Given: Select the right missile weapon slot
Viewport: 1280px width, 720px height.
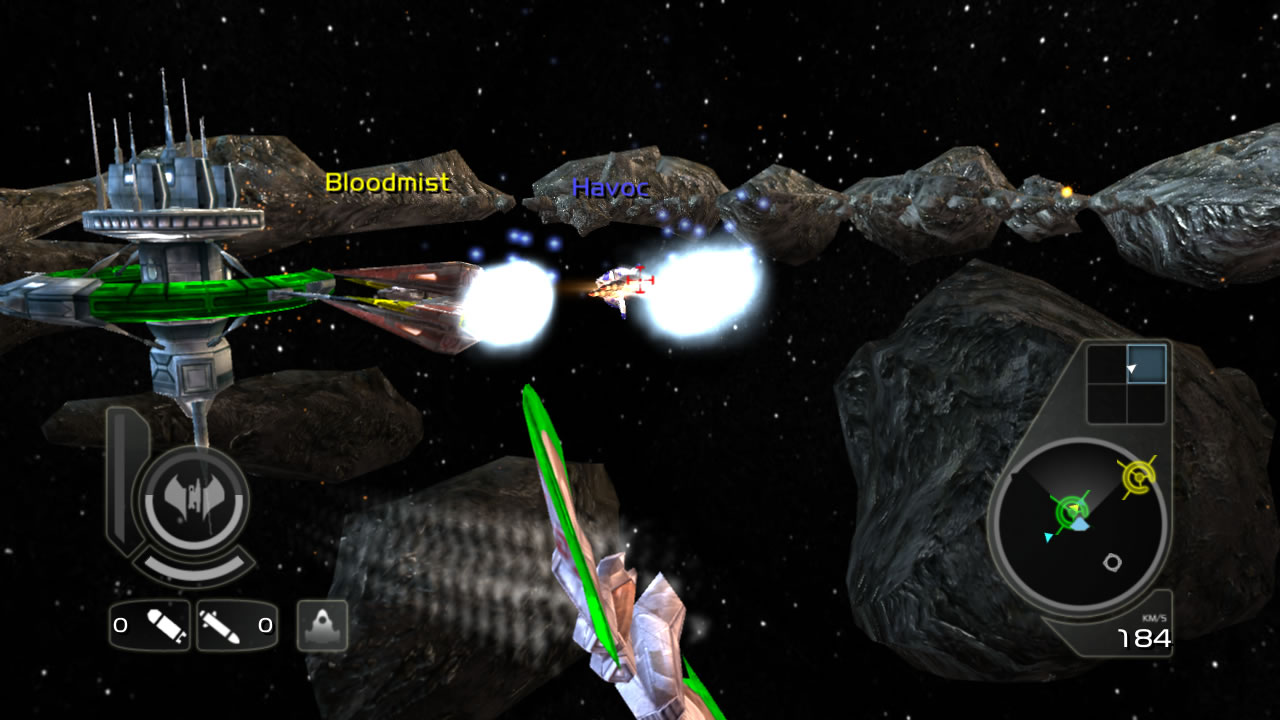Looking at the screenshot, I should 236,626.
